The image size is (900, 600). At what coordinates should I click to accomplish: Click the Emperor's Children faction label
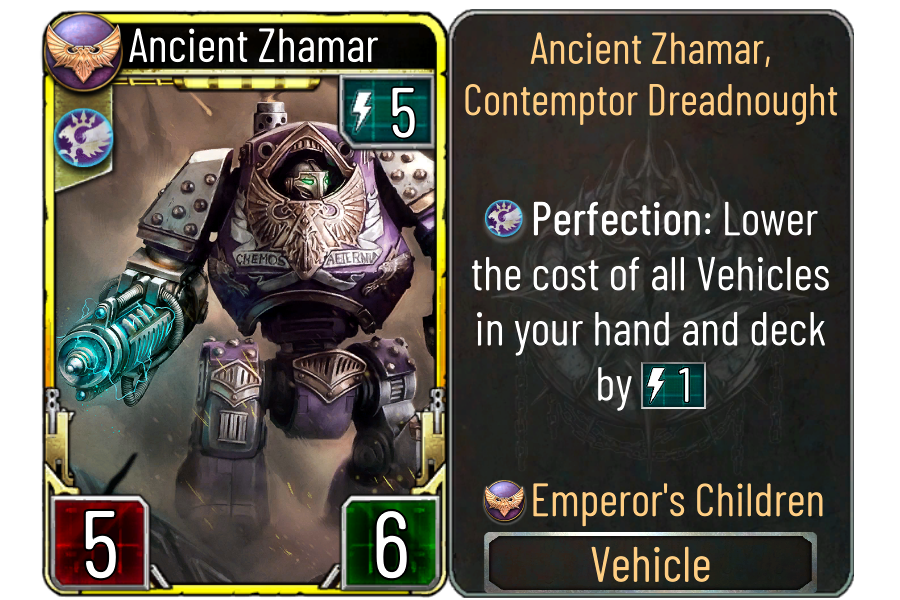[x=677, y=501]
